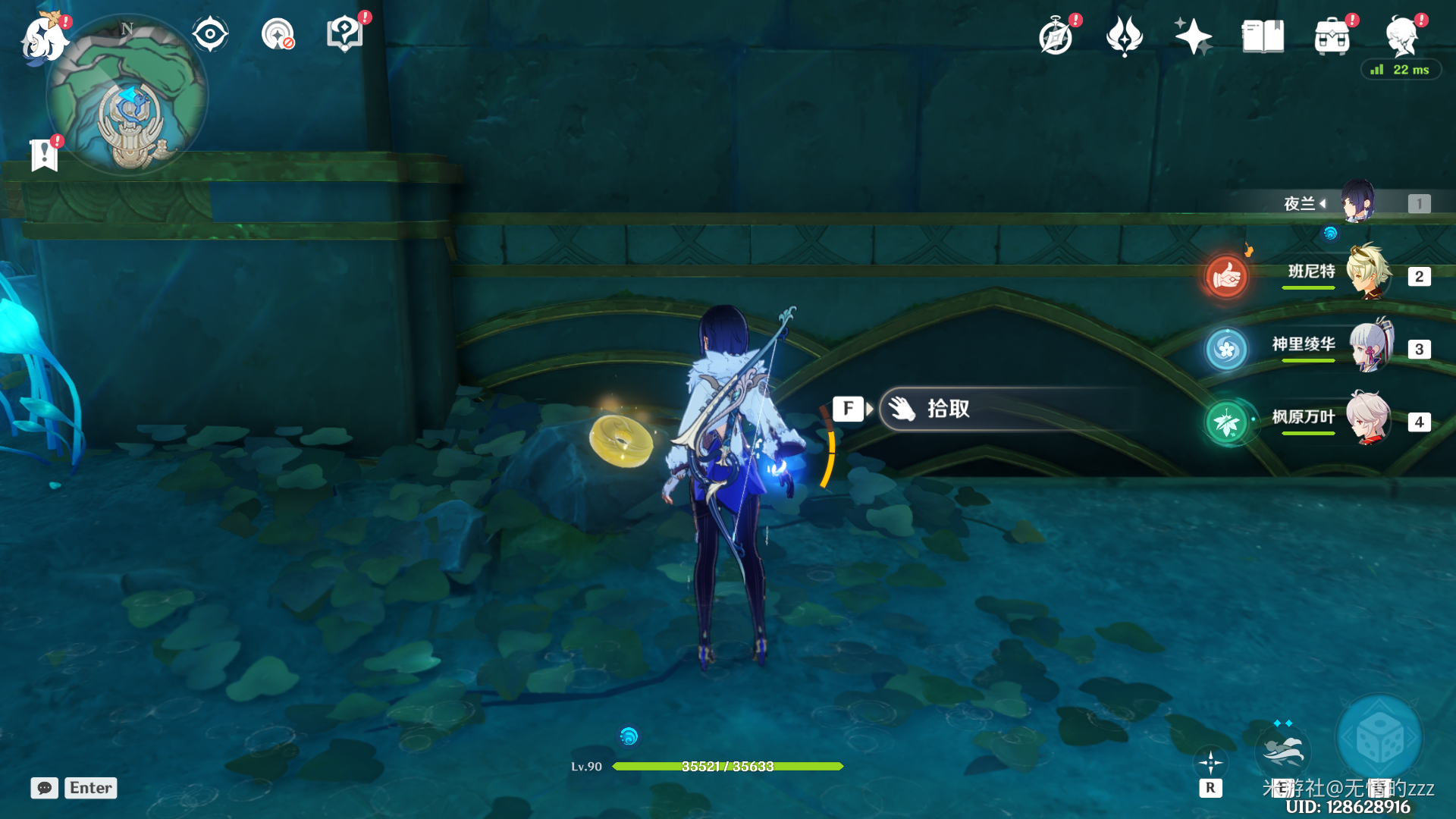1456x819 pixels.
Task: Open the quest log bookmark icon
Action: (x=45, y=155)
